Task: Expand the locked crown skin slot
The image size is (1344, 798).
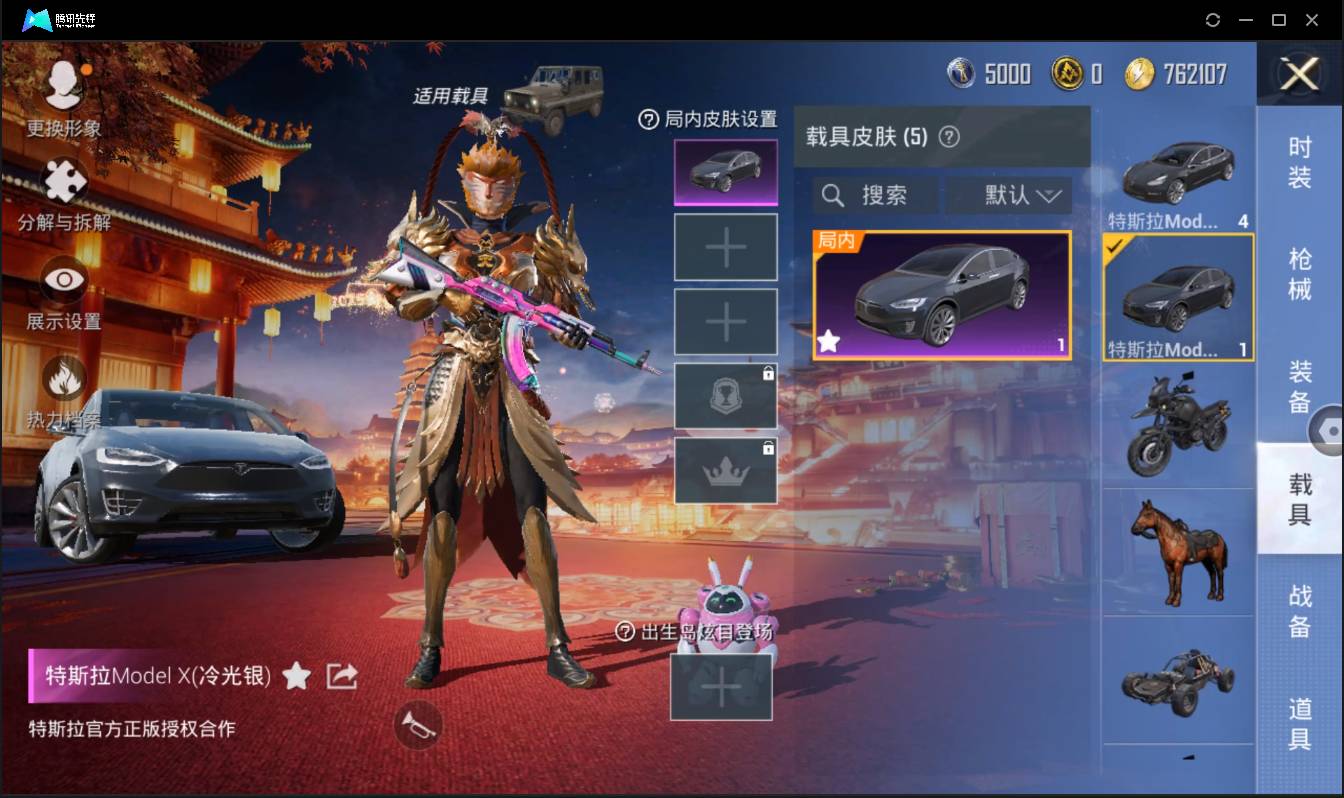Action: [726, 468]
